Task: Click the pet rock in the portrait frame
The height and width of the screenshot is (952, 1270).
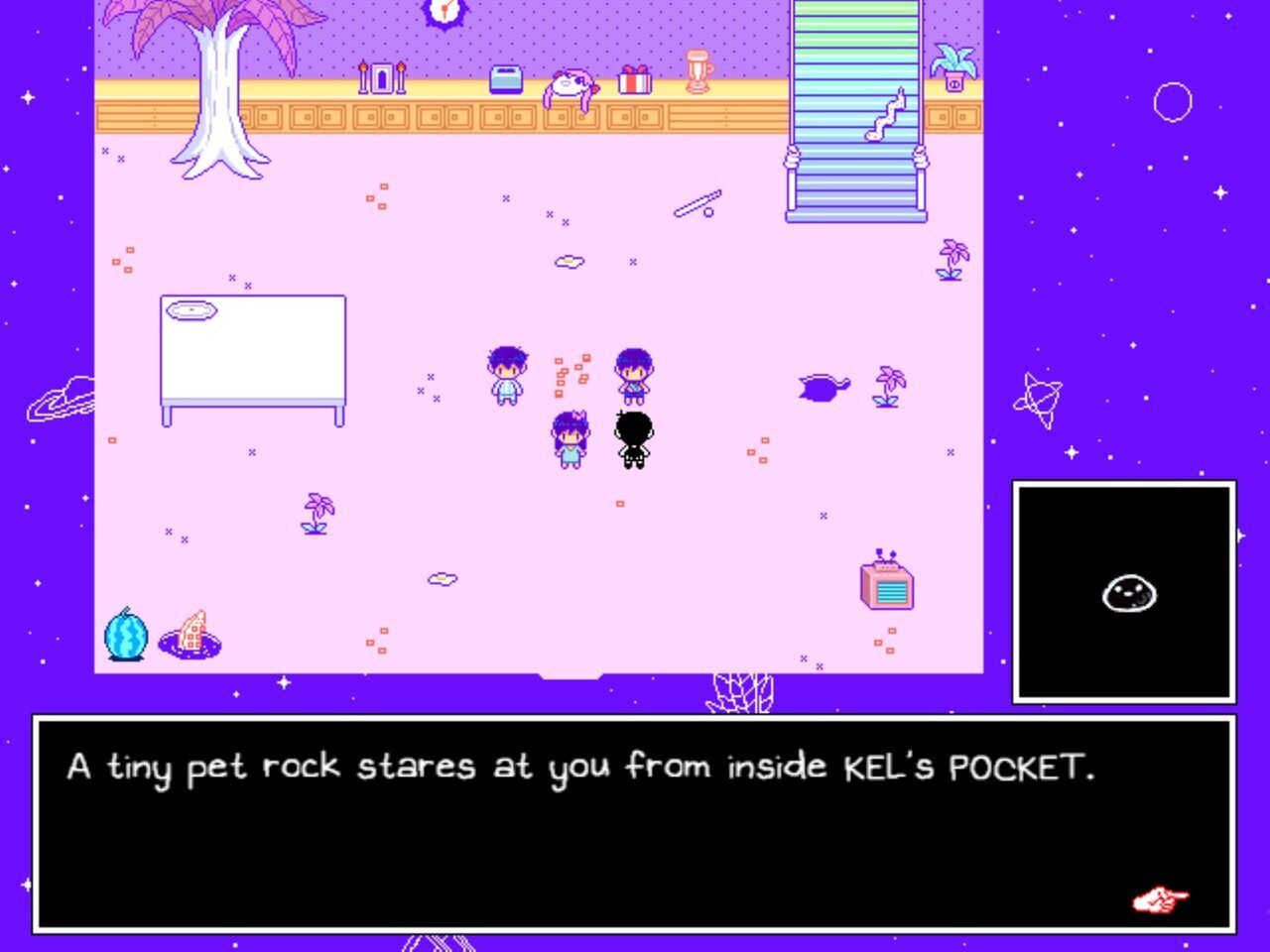Action: [1127, 593]
